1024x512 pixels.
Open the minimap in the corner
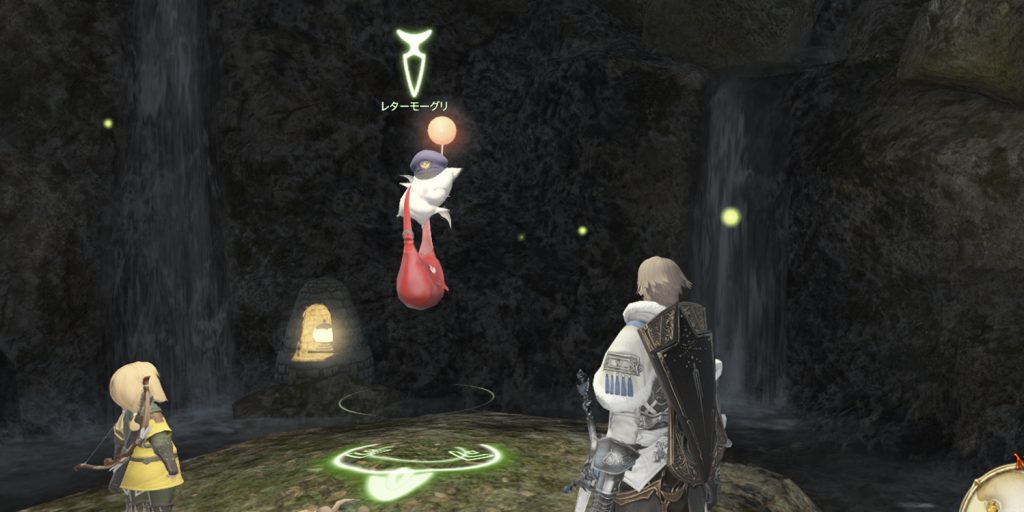[1000, 490]
